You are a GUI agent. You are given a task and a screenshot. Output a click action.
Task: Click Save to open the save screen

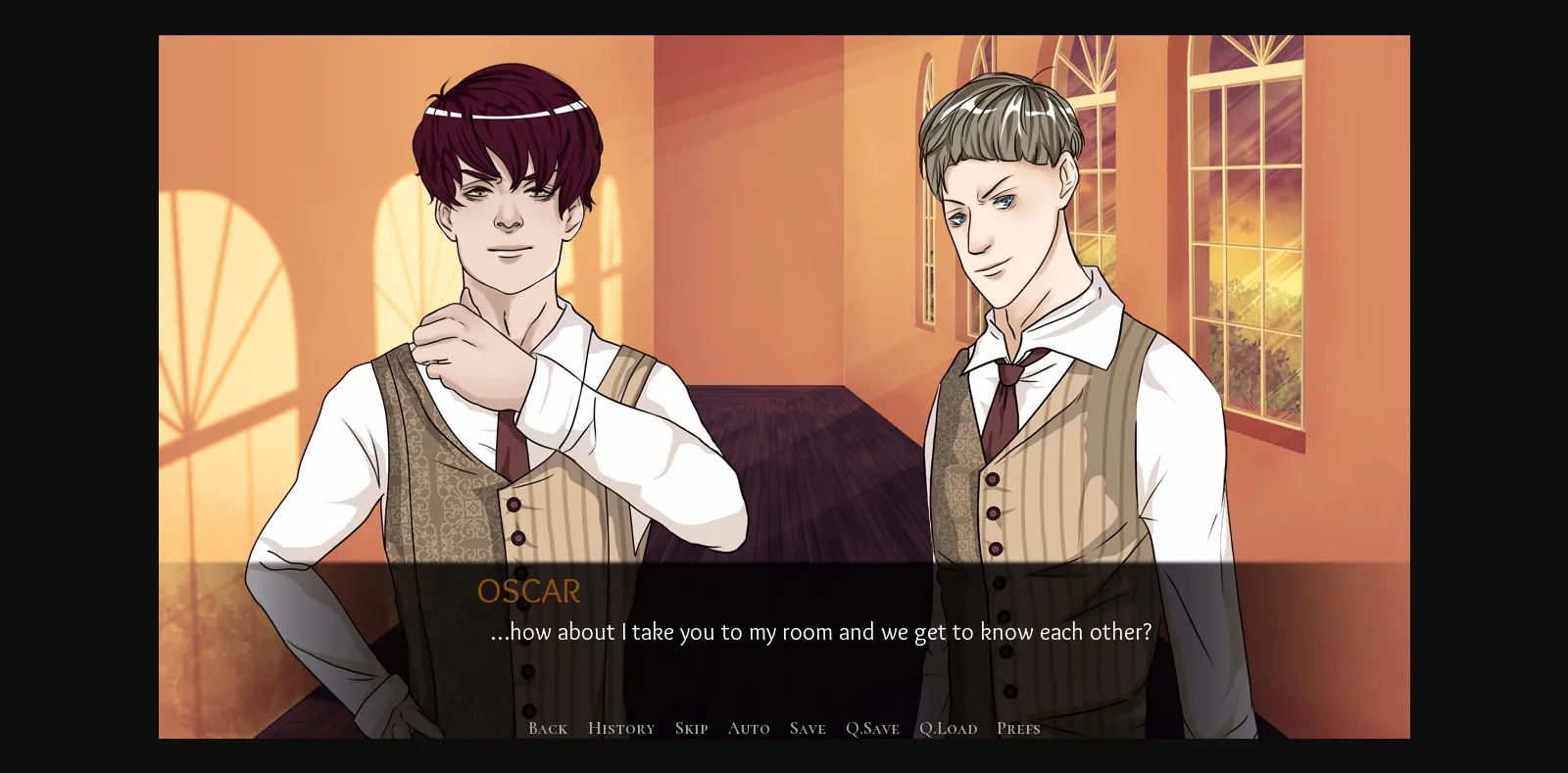[807, 728]
